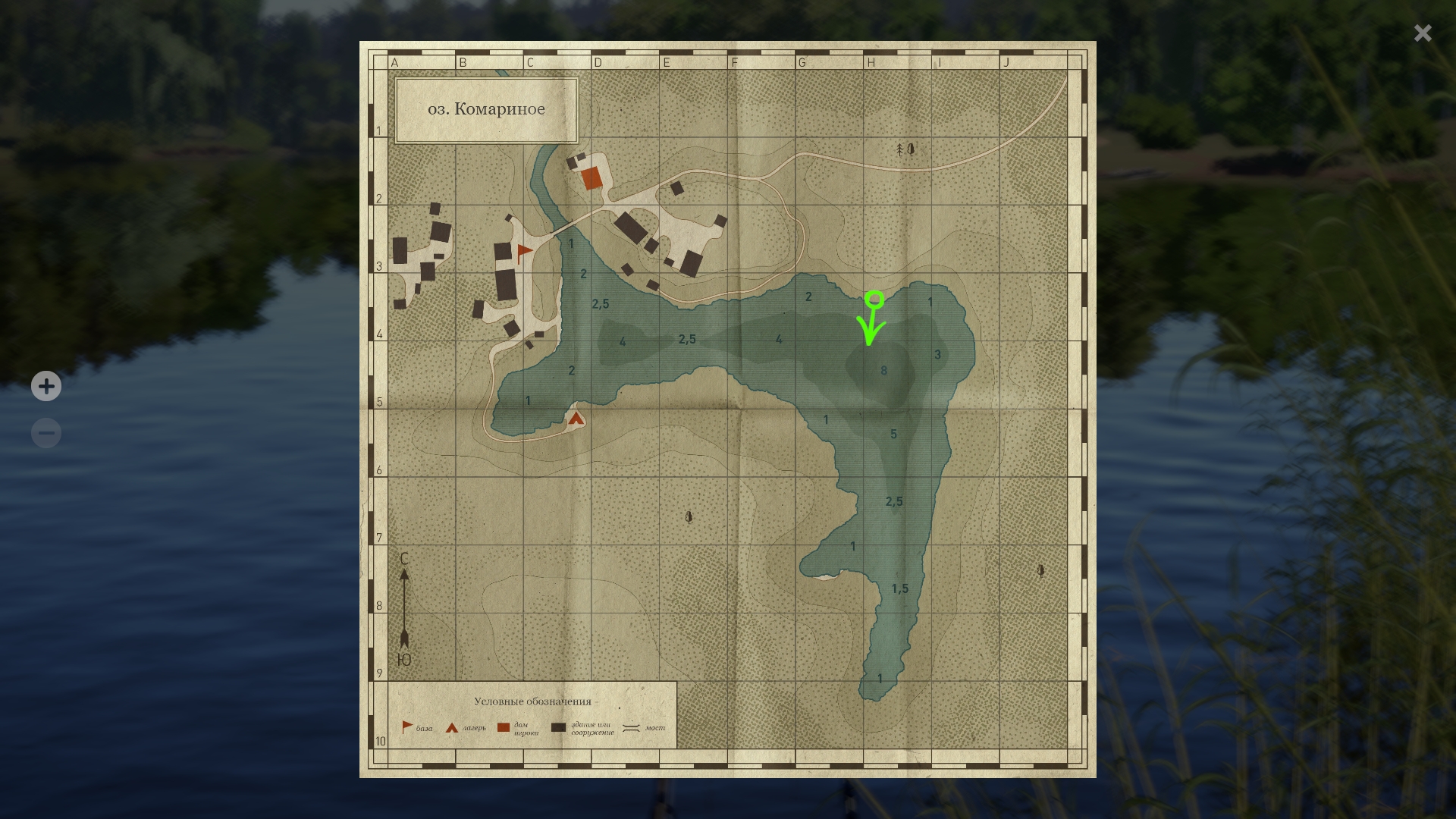
Task: Zoom in on the map
Action: pos(46,386)
